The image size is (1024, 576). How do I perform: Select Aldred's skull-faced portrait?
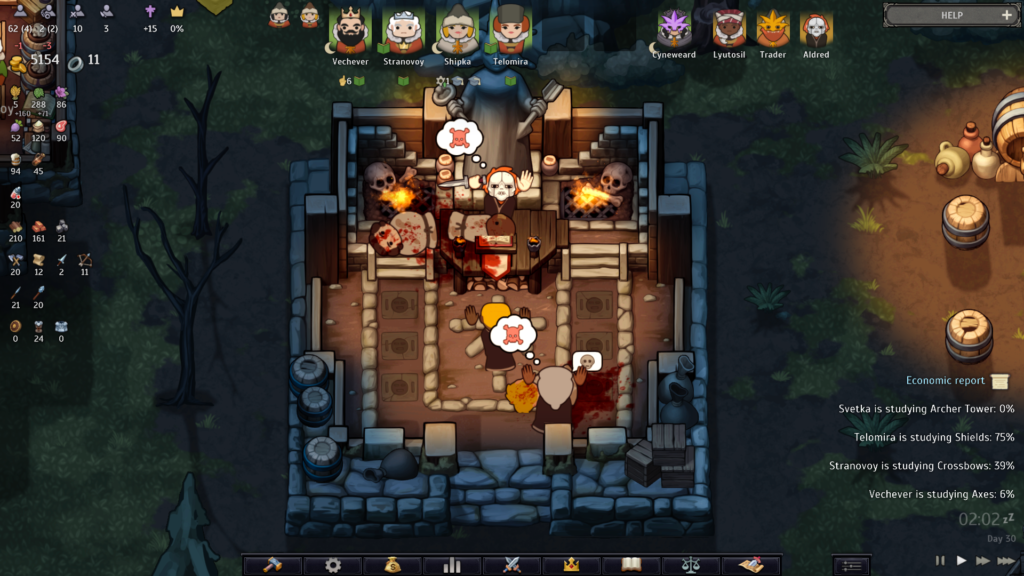tap(816, 29)
